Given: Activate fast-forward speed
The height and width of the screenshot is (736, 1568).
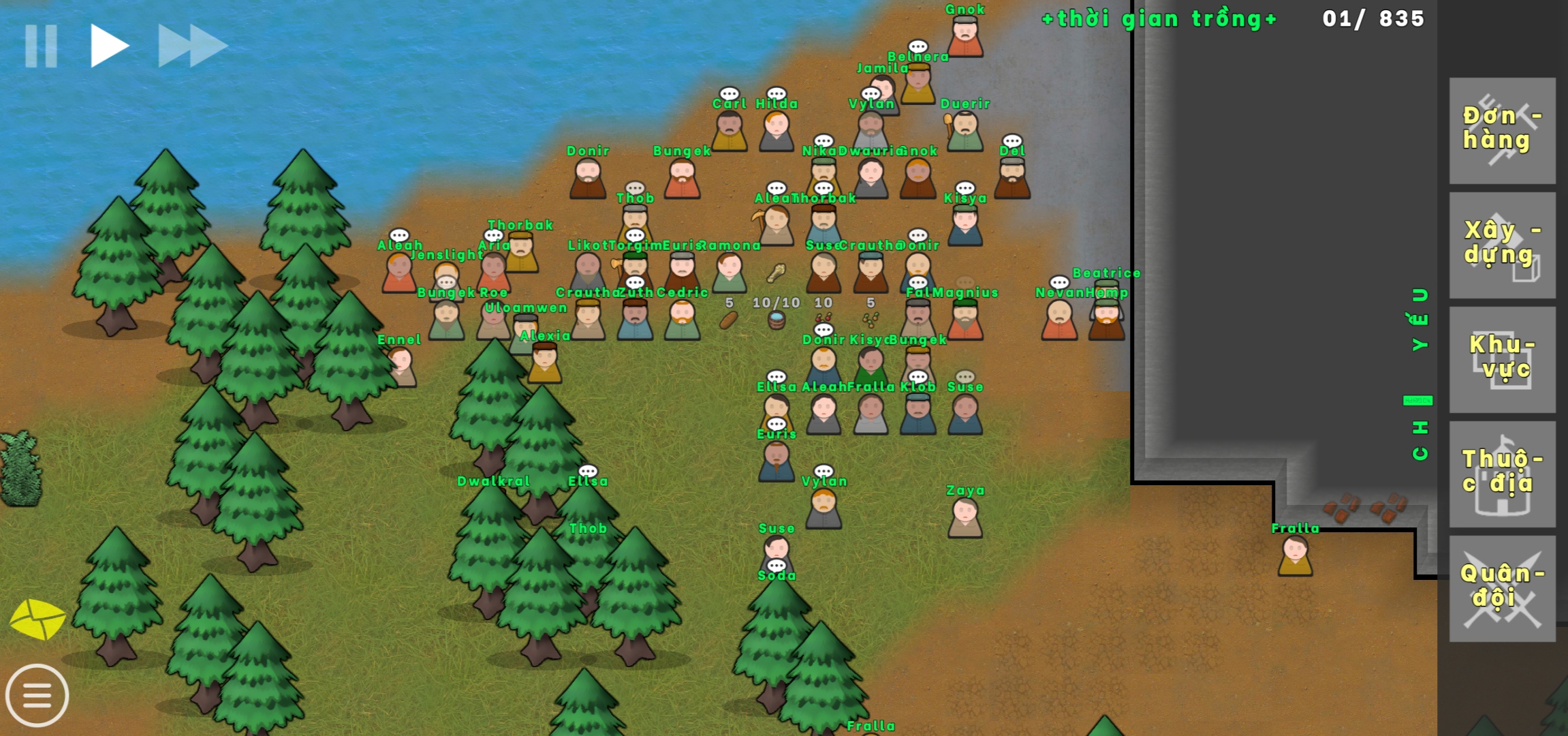Looking at the screenshot, I should pyautogui.click(x=192, y=46).
